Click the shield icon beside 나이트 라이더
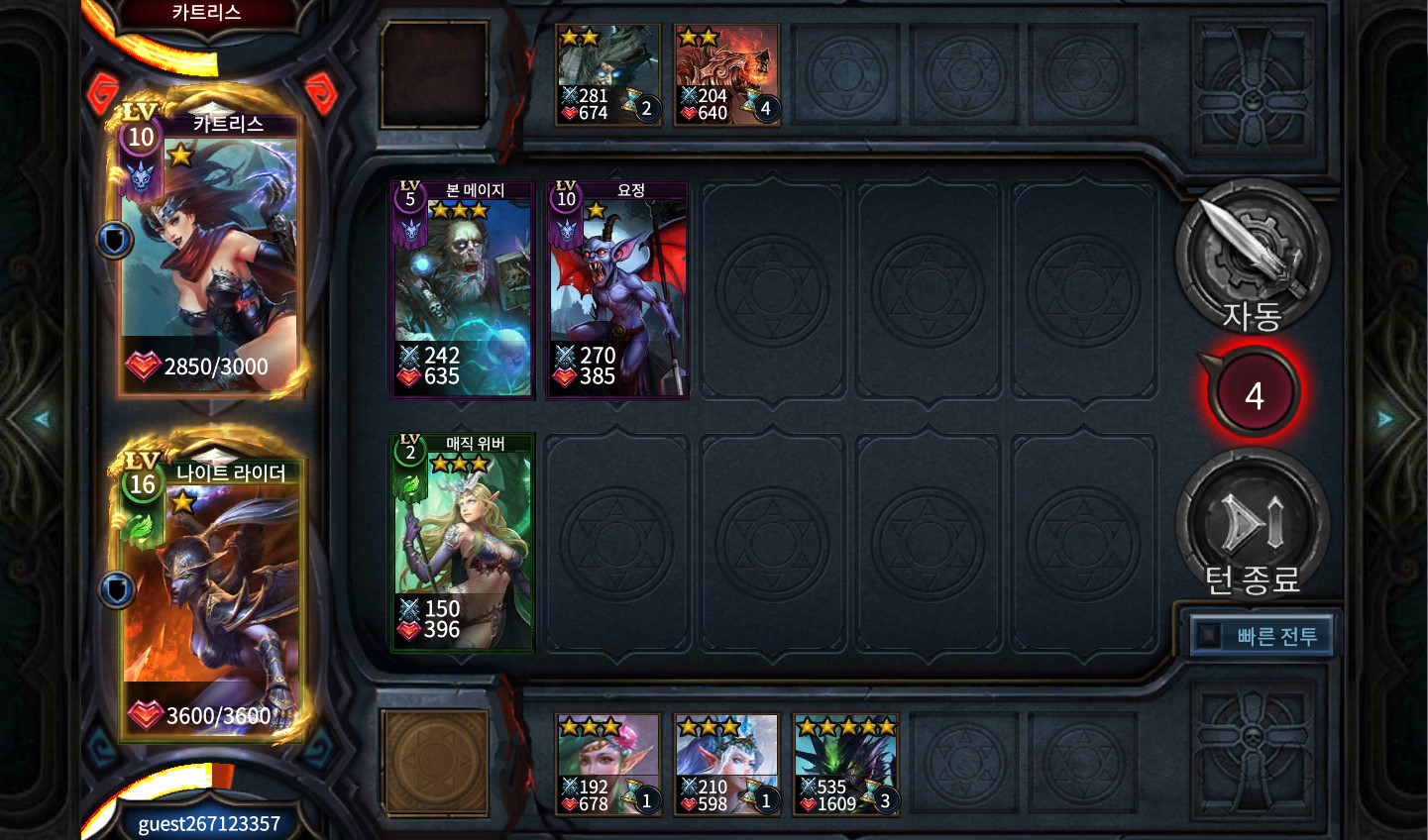 tap(117, 590)
